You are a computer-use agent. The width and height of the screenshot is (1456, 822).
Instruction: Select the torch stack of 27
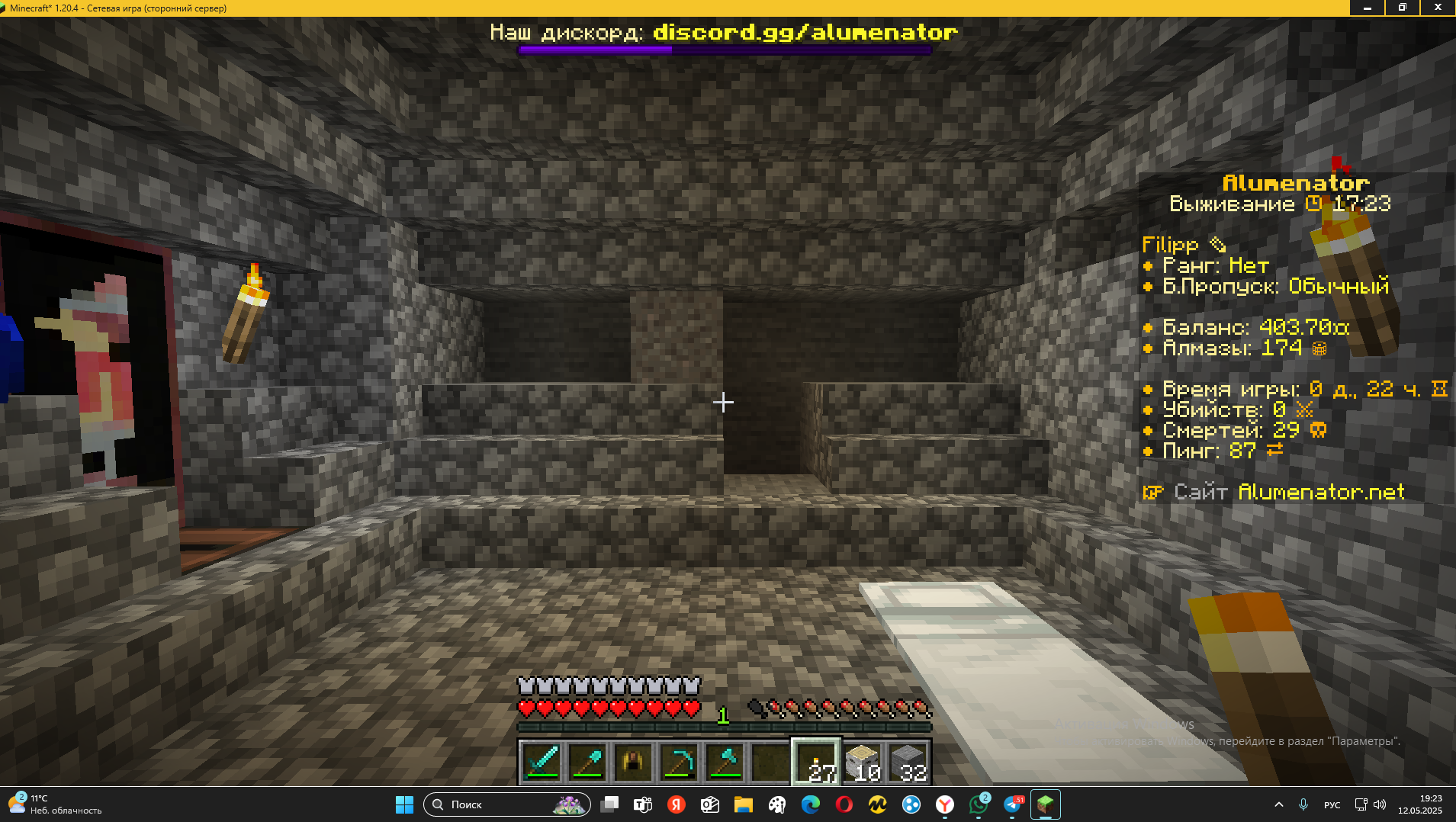click(x=816, y=761)
